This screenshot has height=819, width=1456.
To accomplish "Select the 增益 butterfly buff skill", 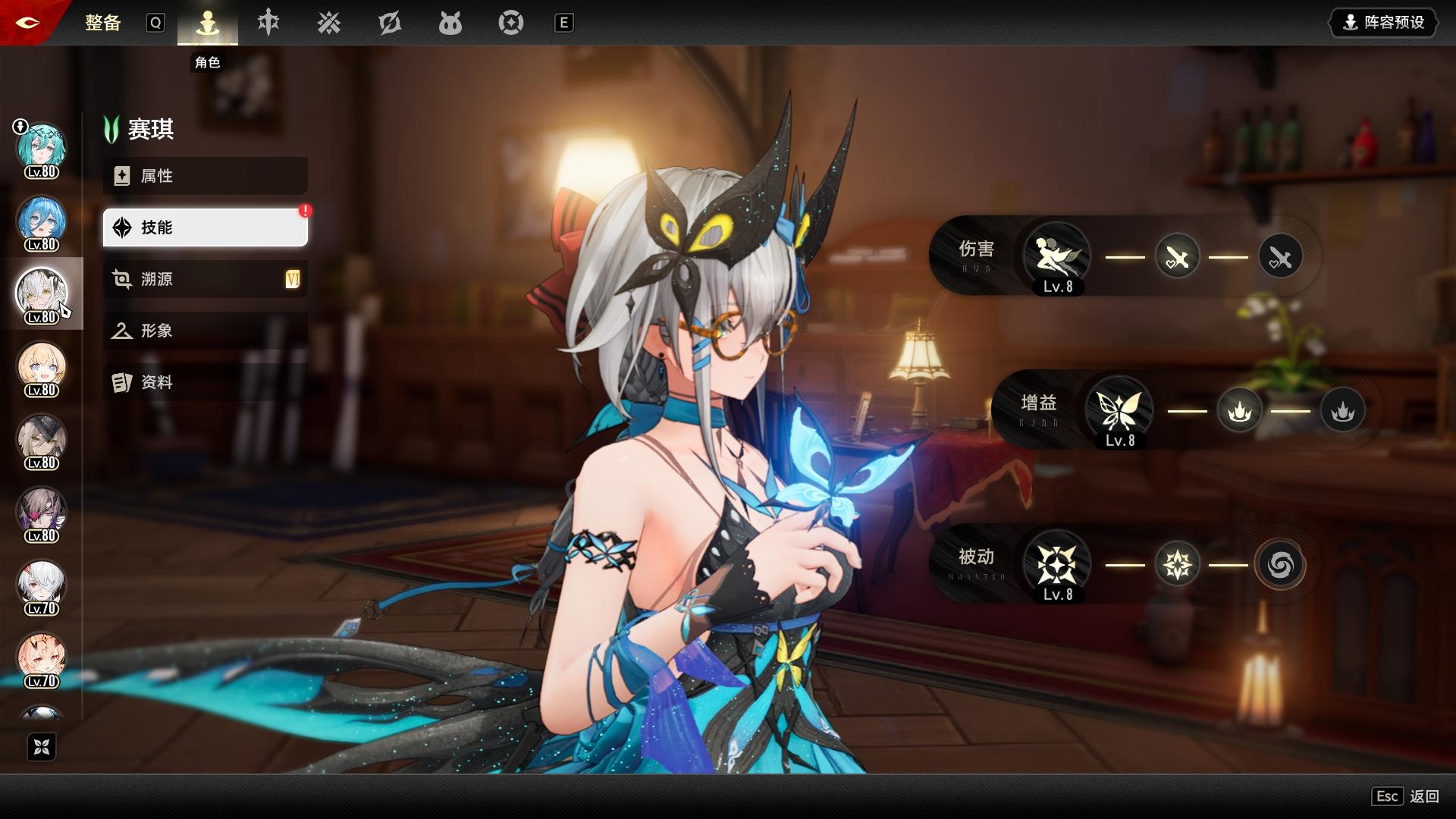I will [x=1119, y=409].
